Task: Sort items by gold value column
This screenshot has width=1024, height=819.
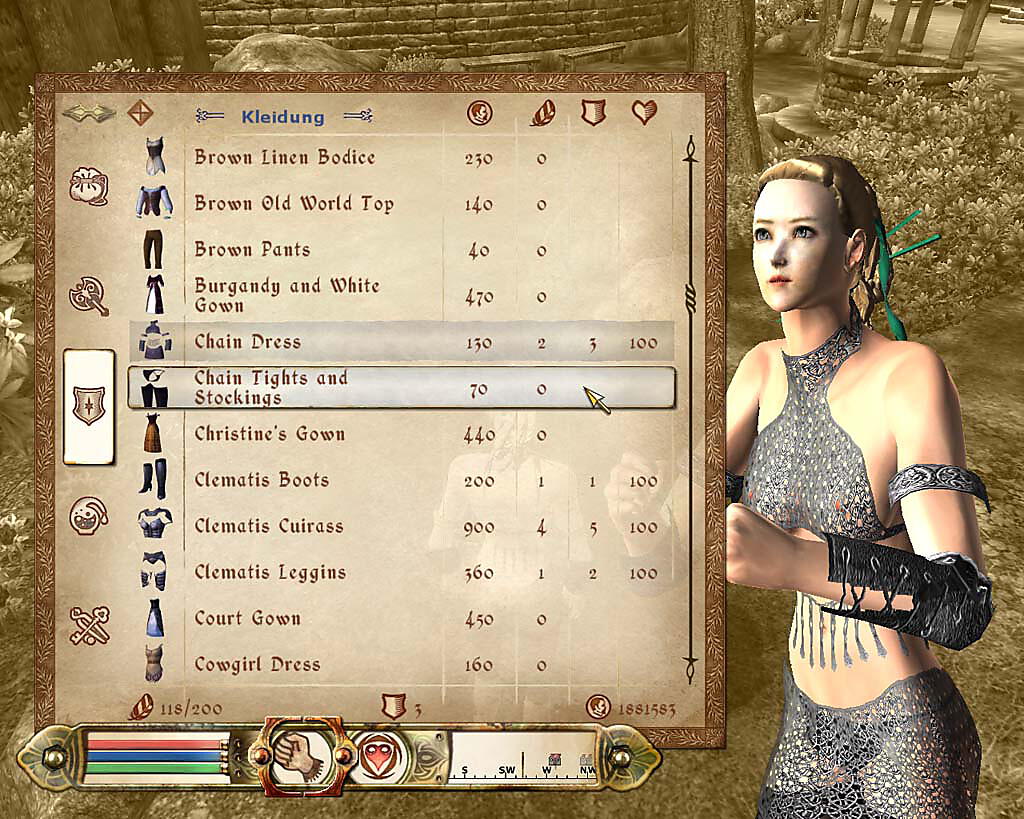Action: pyautogui.click(x=480, y=114)
